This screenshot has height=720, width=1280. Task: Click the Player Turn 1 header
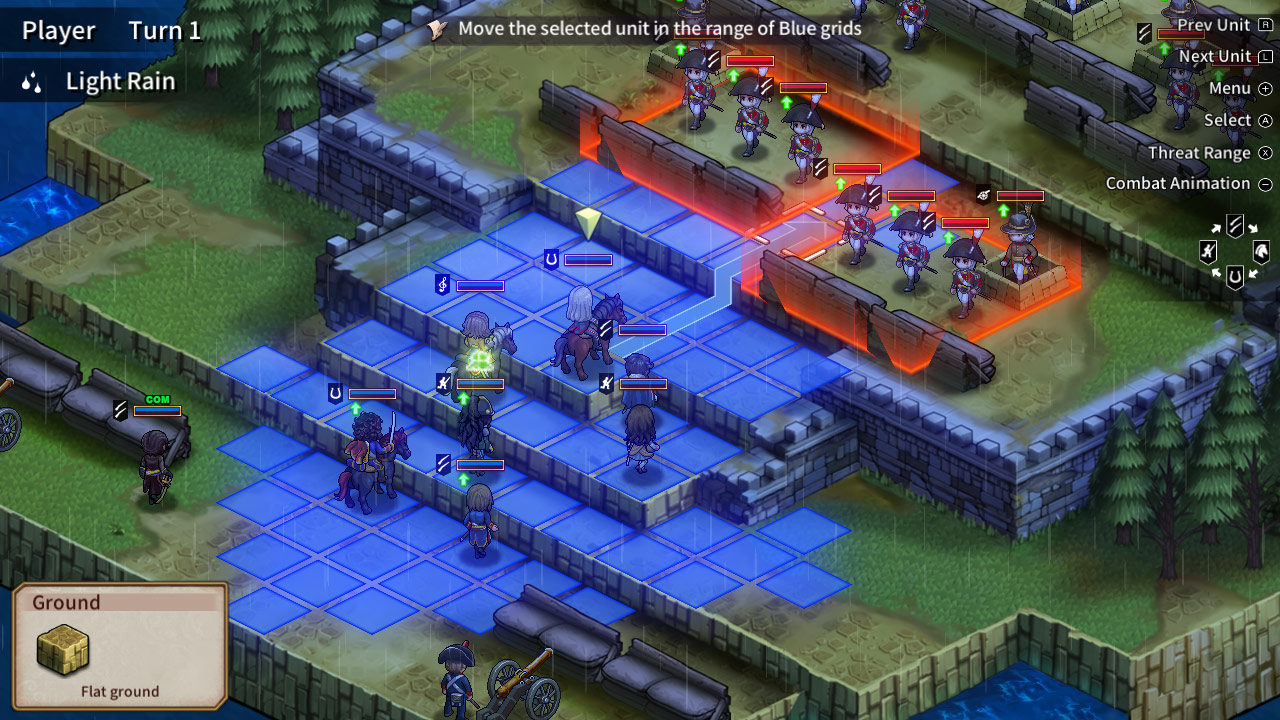coord(110,30)
